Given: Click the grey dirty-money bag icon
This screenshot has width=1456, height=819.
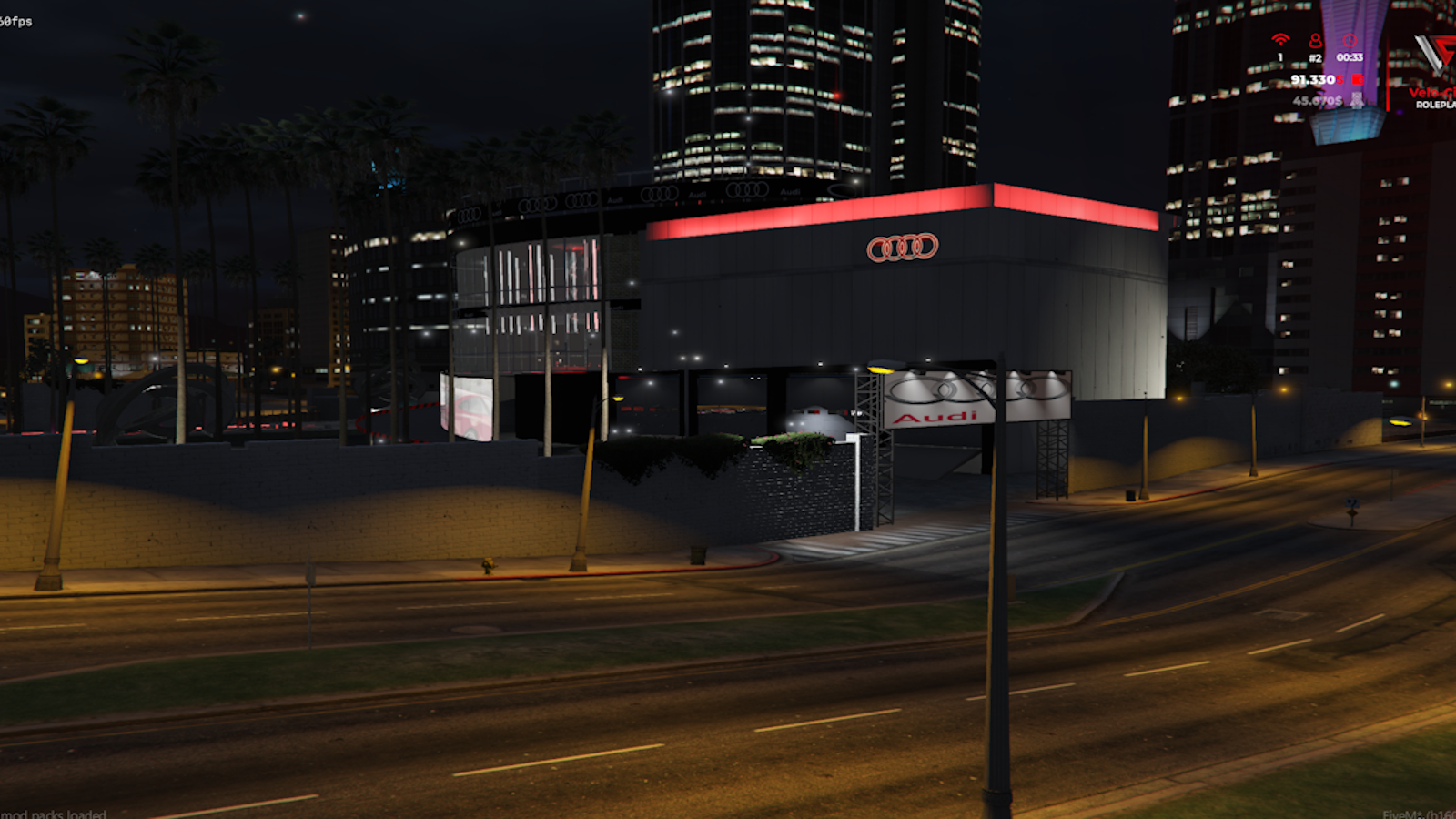Looking at the screenshot, I should click(x=1357, y=100).
